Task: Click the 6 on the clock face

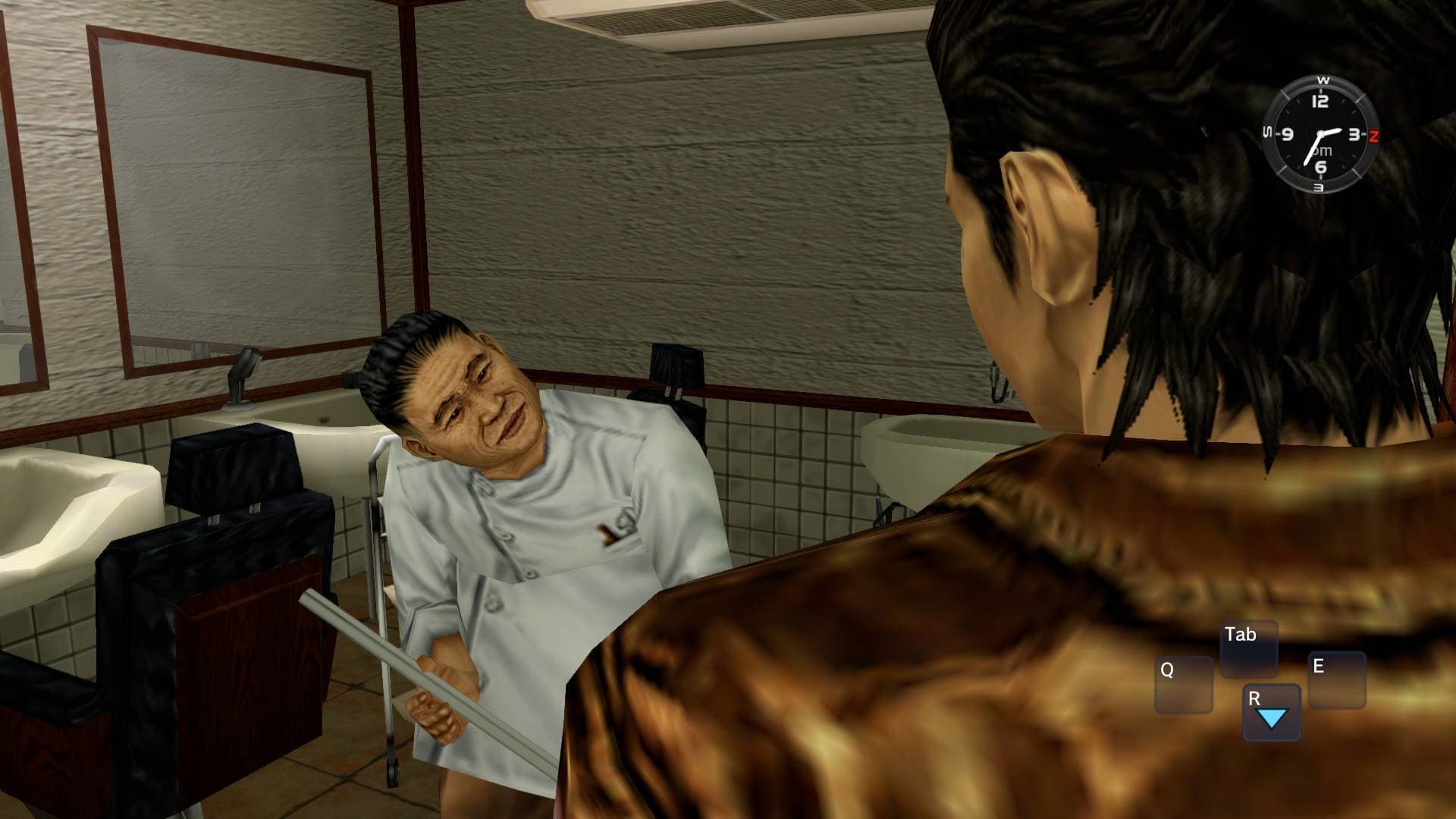Action: (x=1320, y=165)
